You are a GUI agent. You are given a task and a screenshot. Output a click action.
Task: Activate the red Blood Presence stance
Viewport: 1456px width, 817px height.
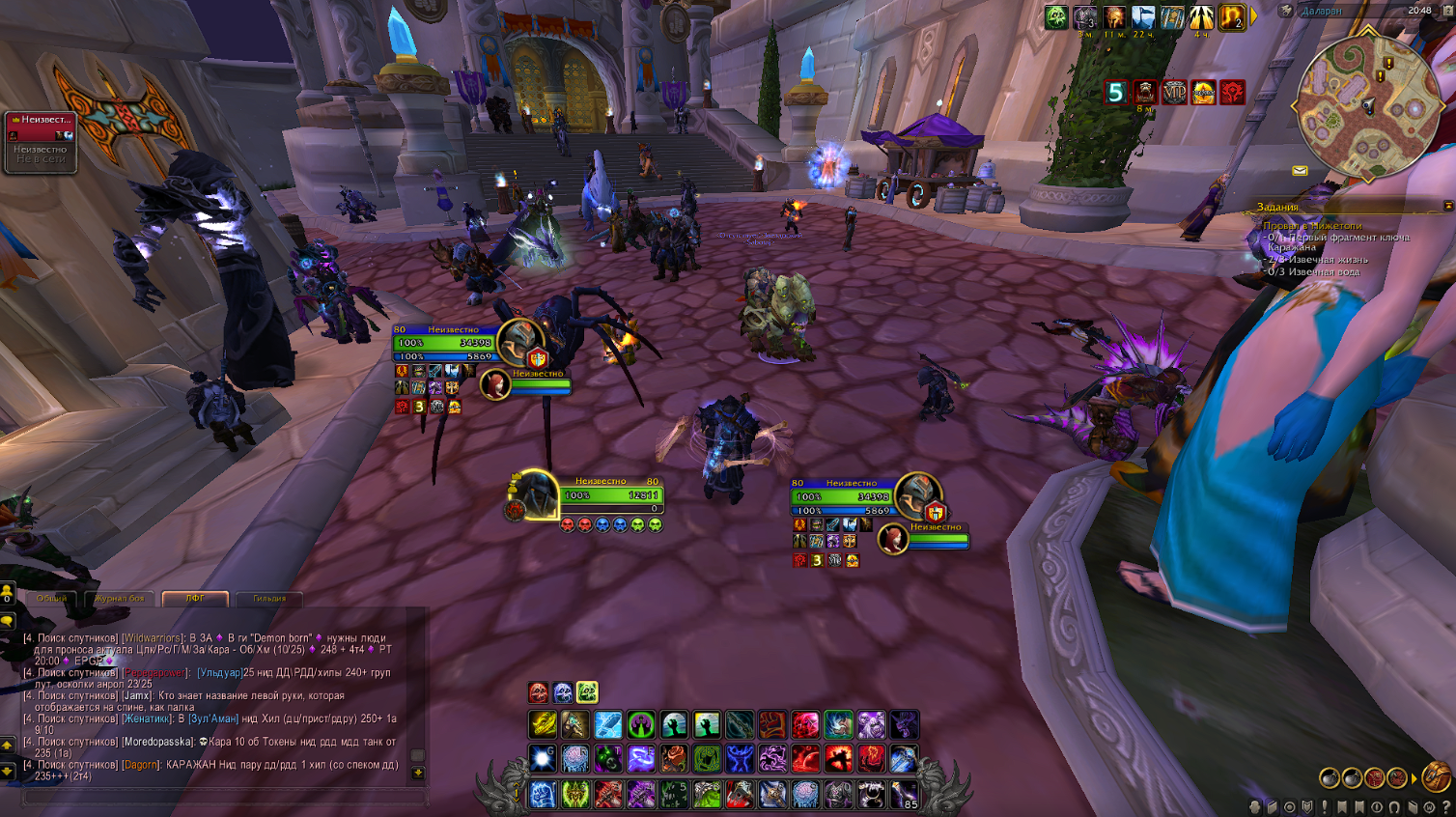click(x=539, y=692)
